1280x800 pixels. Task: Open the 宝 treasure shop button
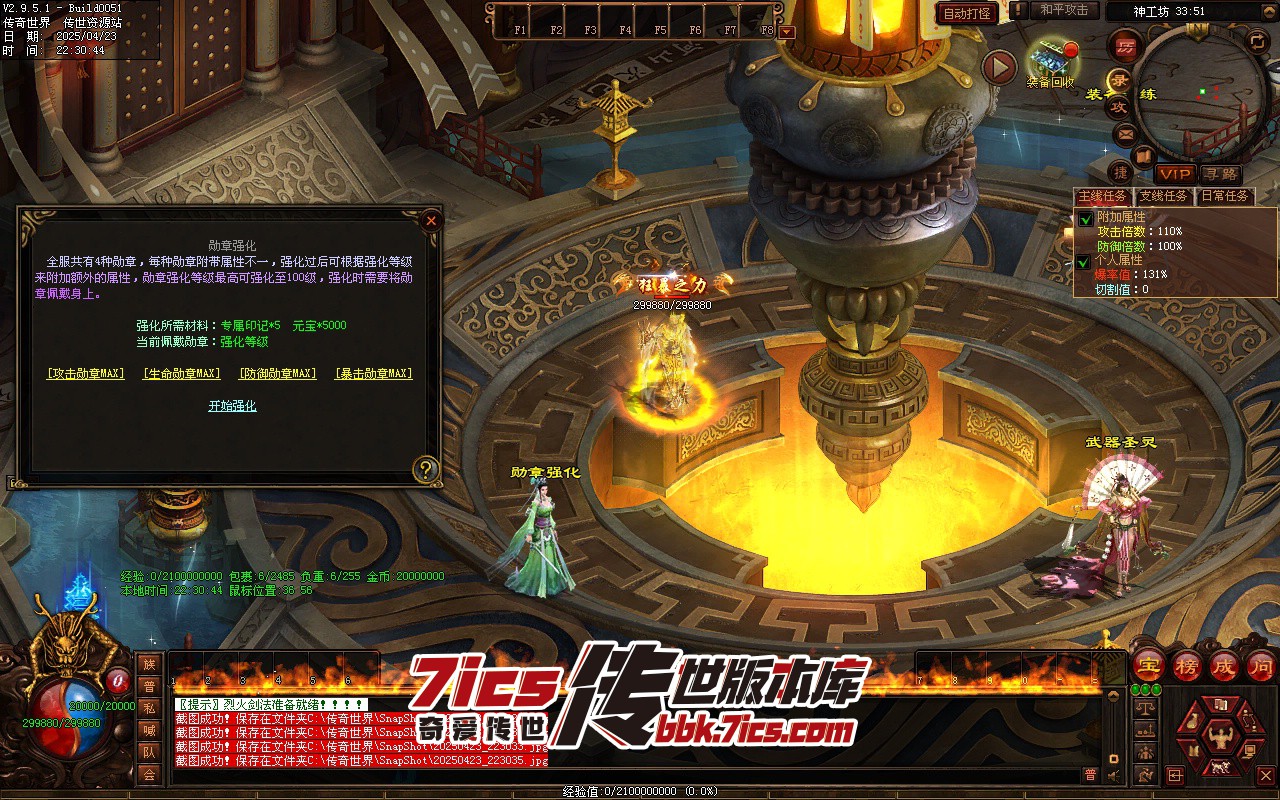point(1149,666)
